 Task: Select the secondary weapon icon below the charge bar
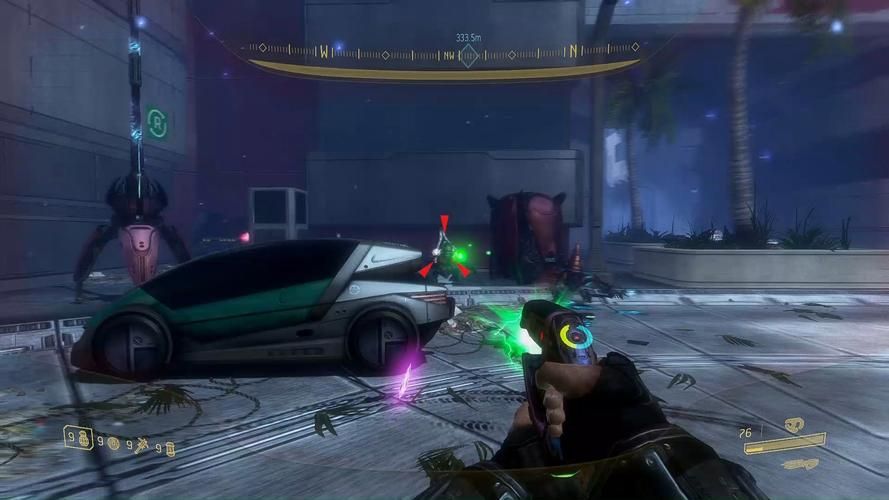[x=799, y=464]
